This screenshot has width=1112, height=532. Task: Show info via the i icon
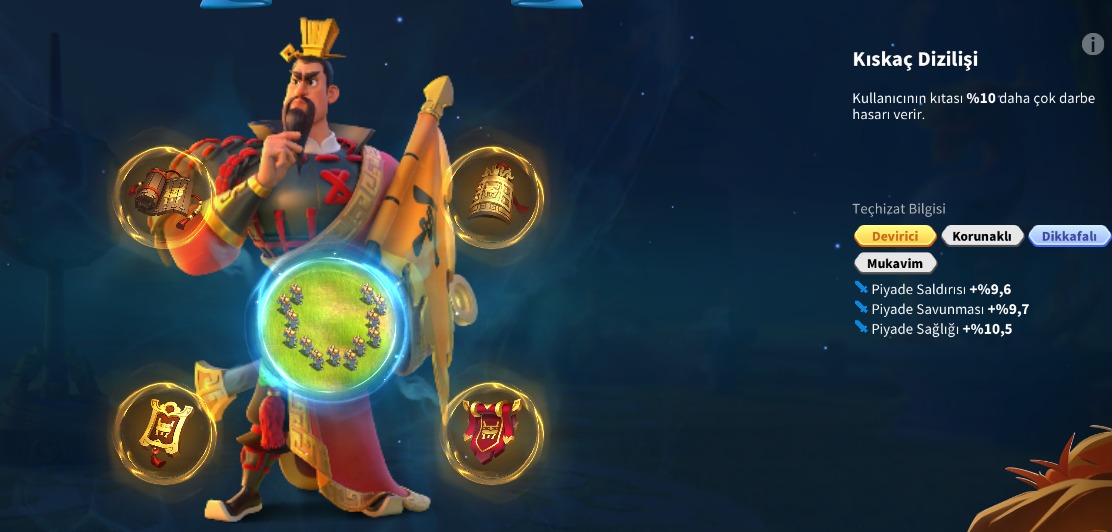[1093, 44]
